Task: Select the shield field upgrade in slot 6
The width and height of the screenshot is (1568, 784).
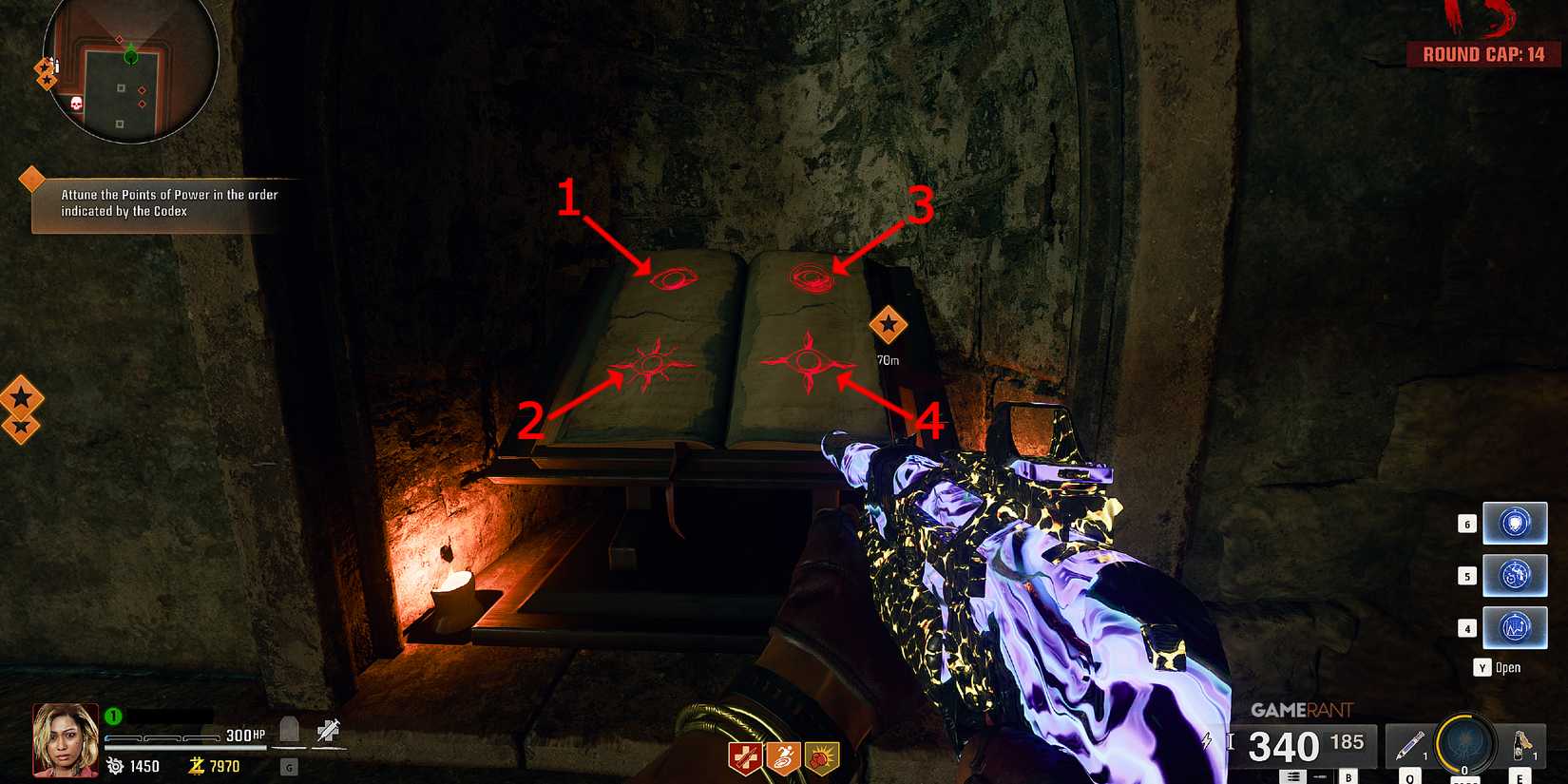Action: (x=1515, y=523)
